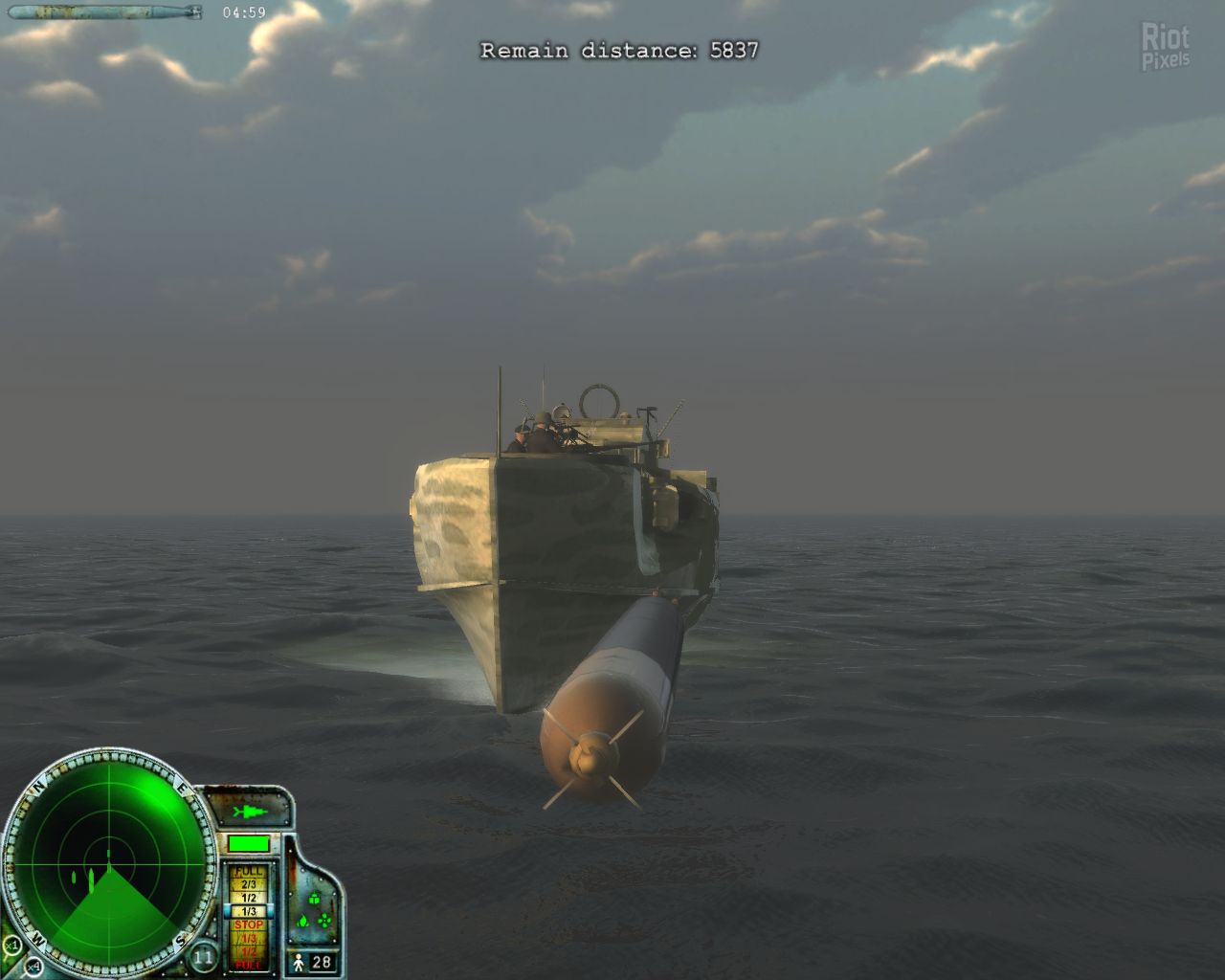Select the green fire damage indicator
Viewport: 1225px width, 980px height.
(302, 922)
